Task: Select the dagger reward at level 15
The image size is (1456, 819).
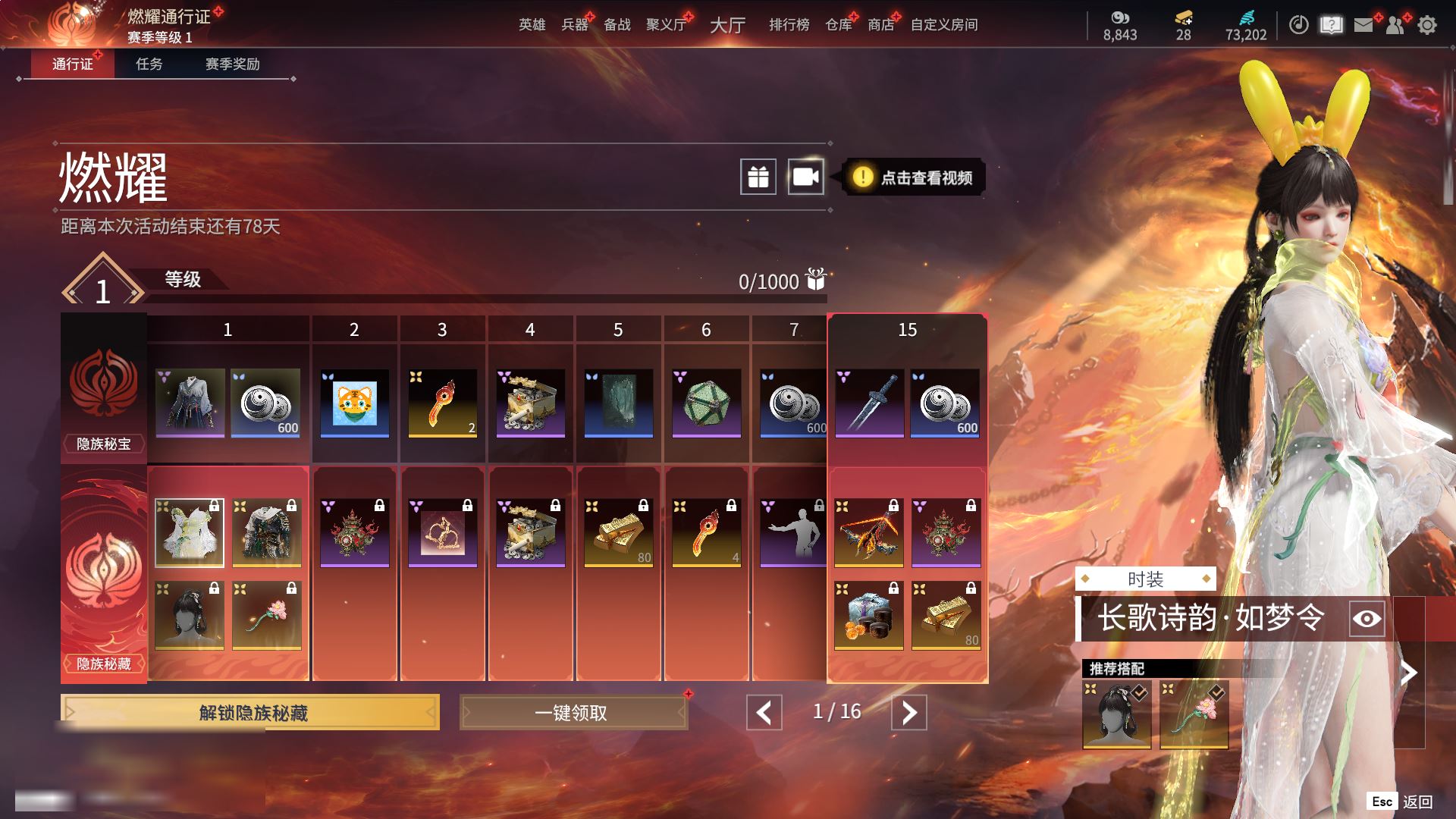Action: pos(869,403)
